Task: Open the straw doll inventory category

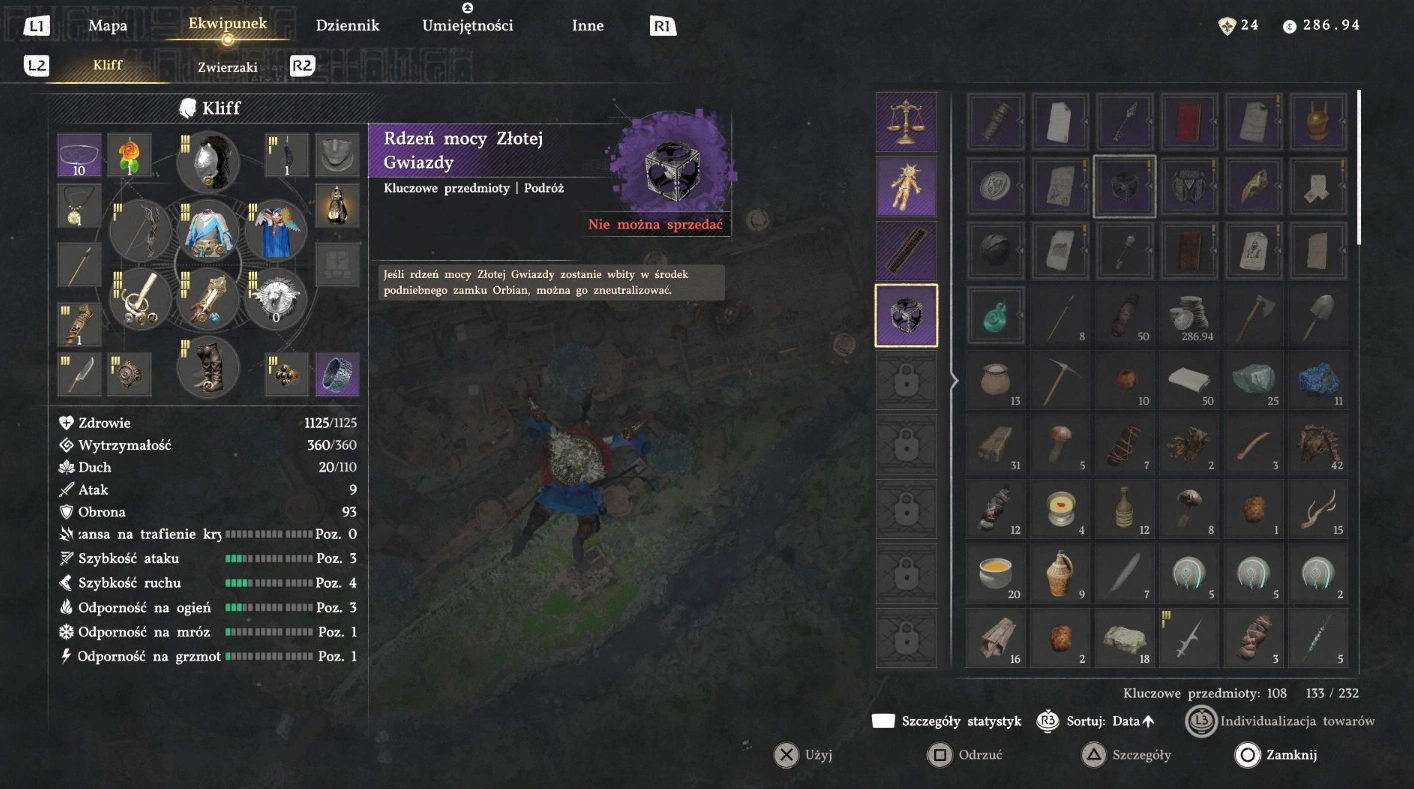Action: 906,186
